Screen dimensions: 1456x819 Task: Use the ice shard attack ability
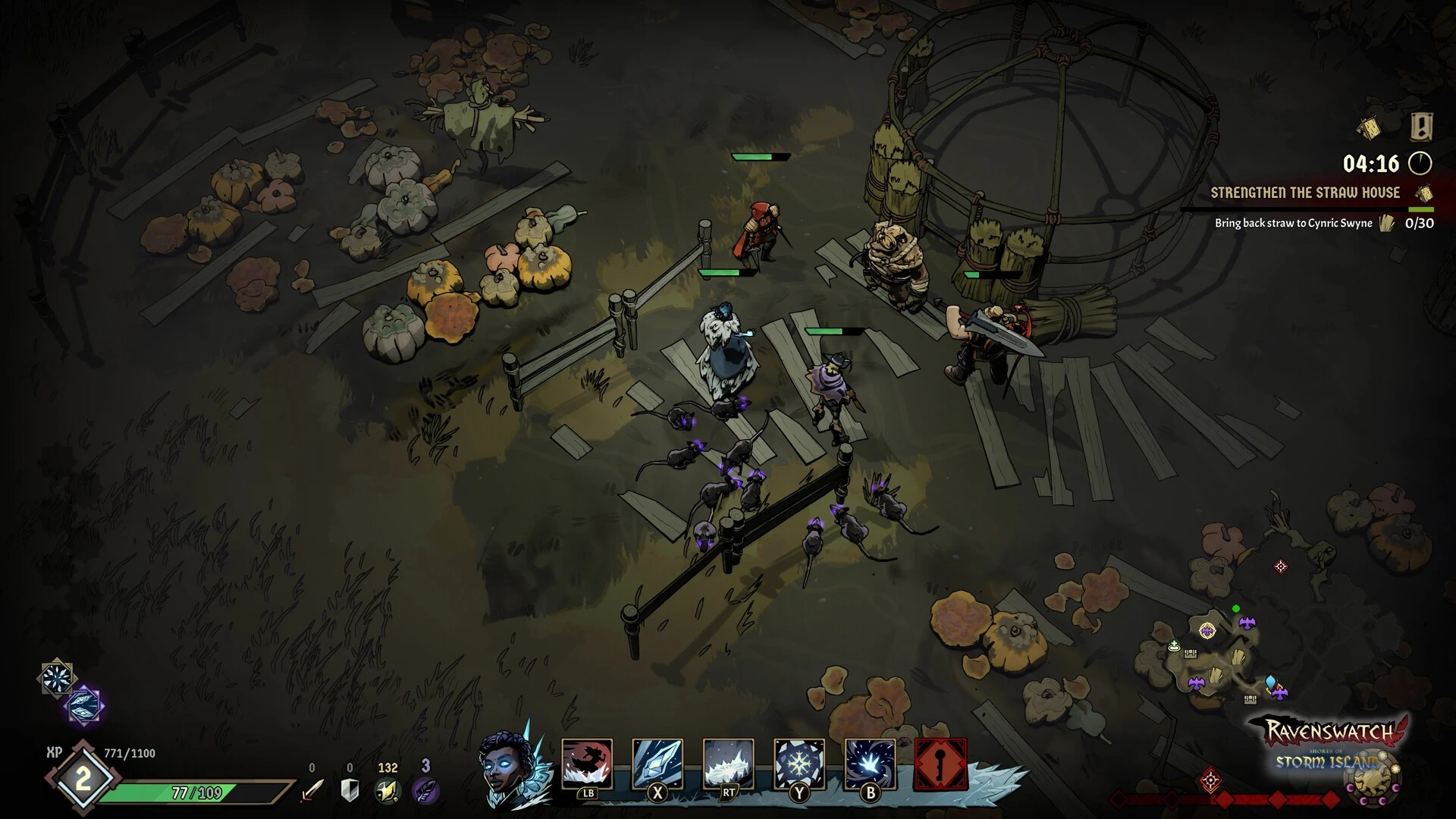pos(657,764)
